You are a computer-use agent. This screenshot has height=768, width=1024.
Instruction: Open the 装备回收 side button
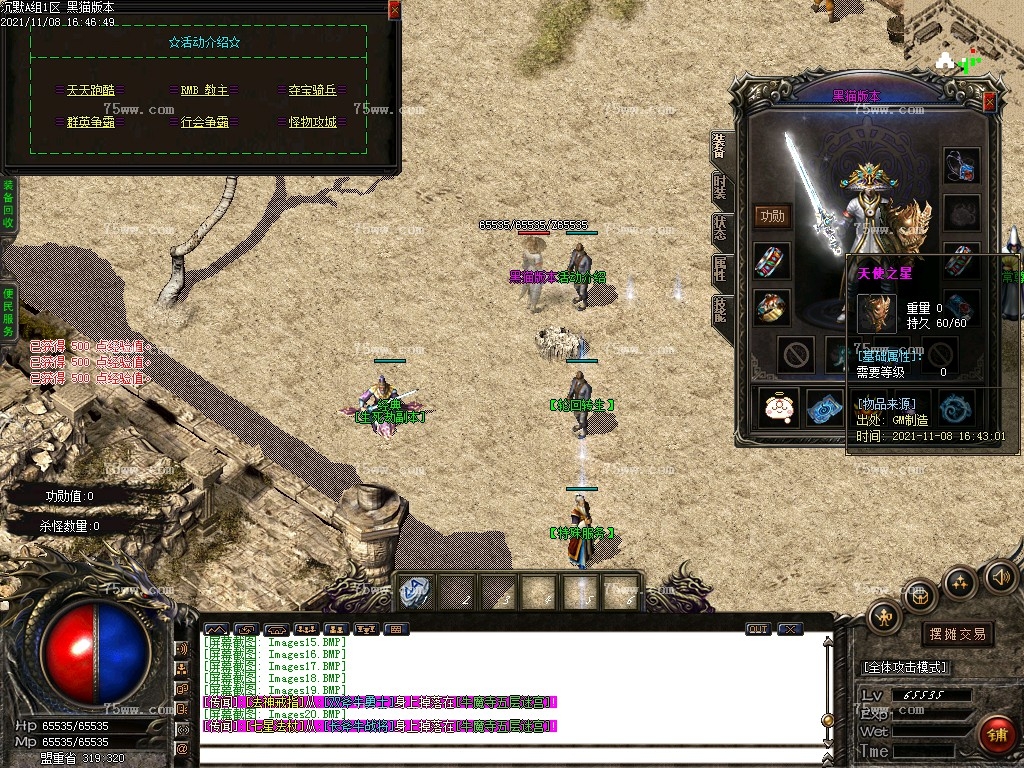8,205
